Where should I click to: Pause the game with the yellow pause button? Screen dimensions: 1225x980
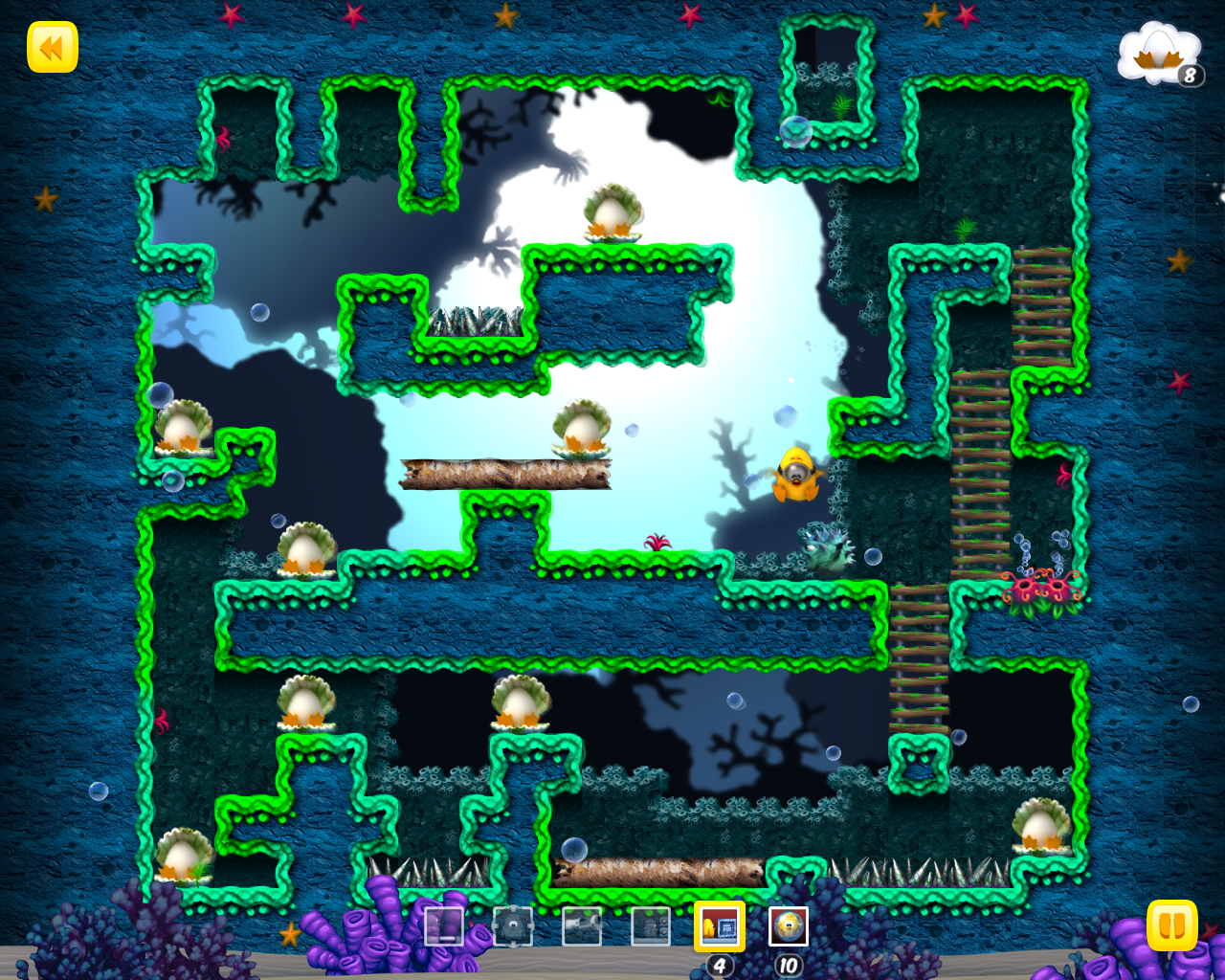pos(1171,925)
